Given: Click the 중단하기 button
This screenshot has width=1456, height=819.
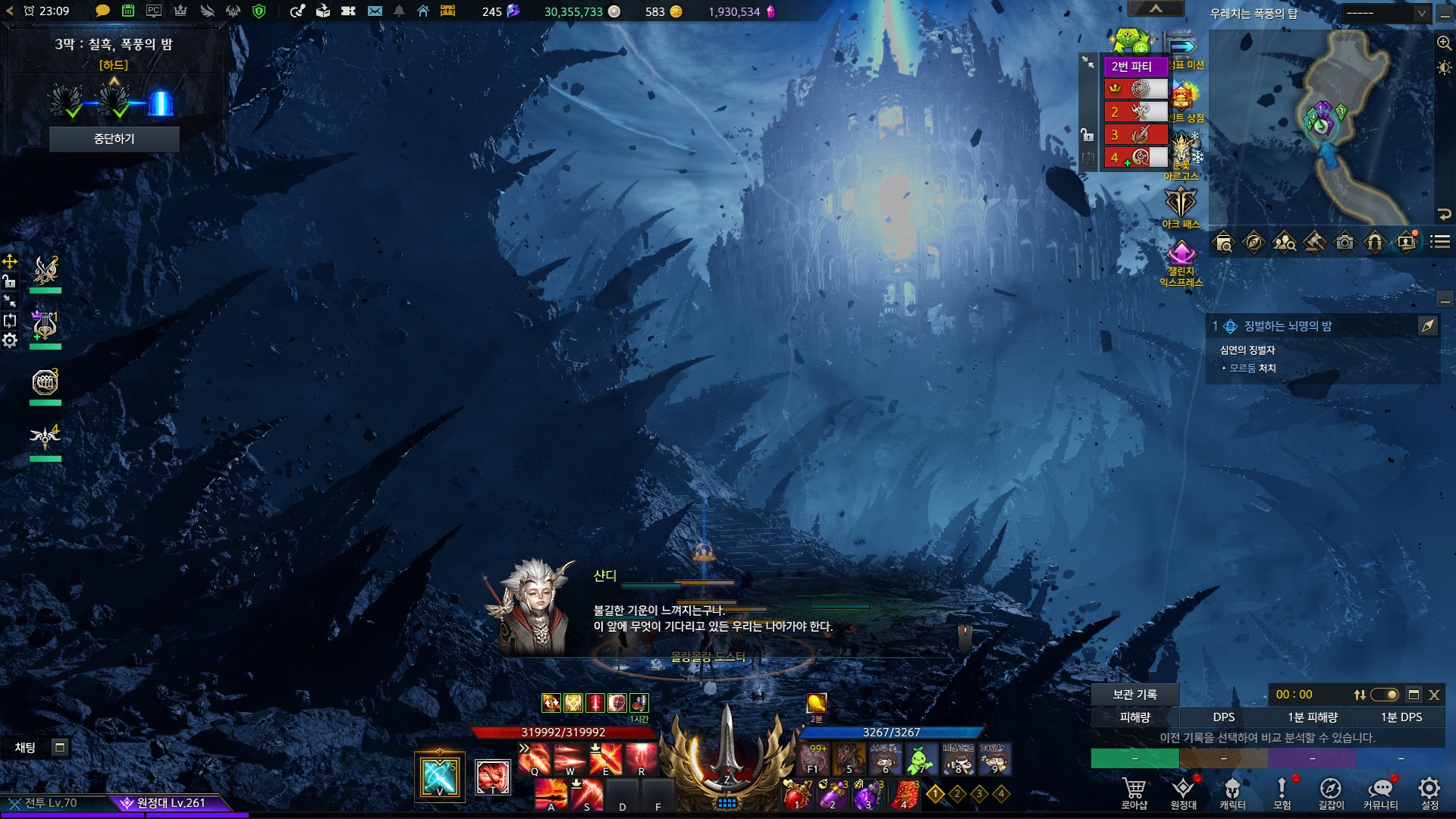Looking at the screenshot, I should click(114, 139).
